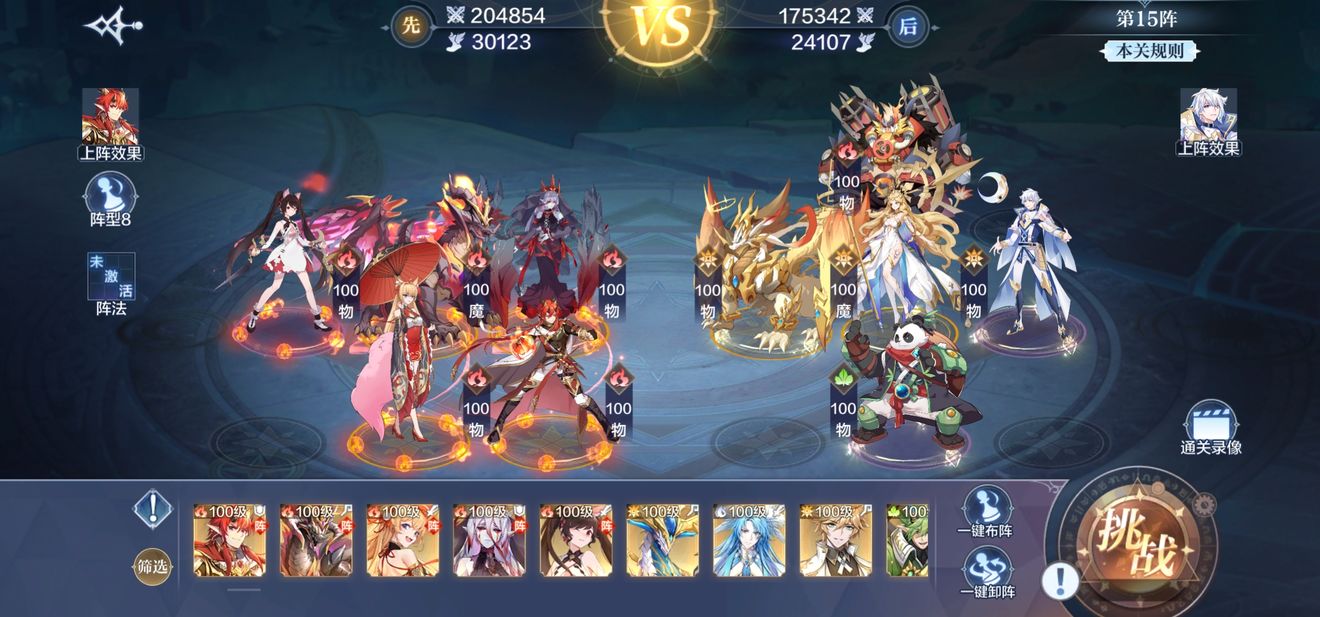View your team's 上阵效果 with the red-haired portrait
1320x617 pixels.
pos(110,124)
